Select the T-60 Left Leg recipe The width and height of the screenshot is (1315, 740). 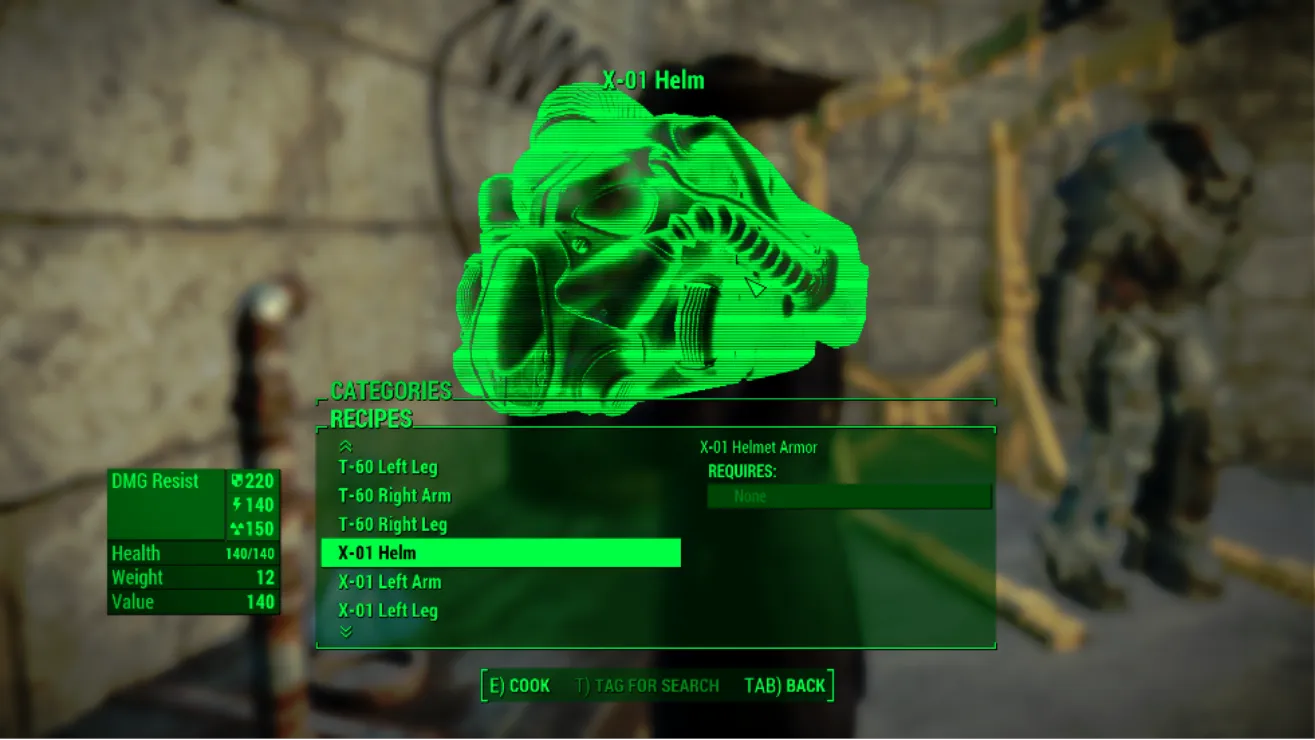point(388,467)
